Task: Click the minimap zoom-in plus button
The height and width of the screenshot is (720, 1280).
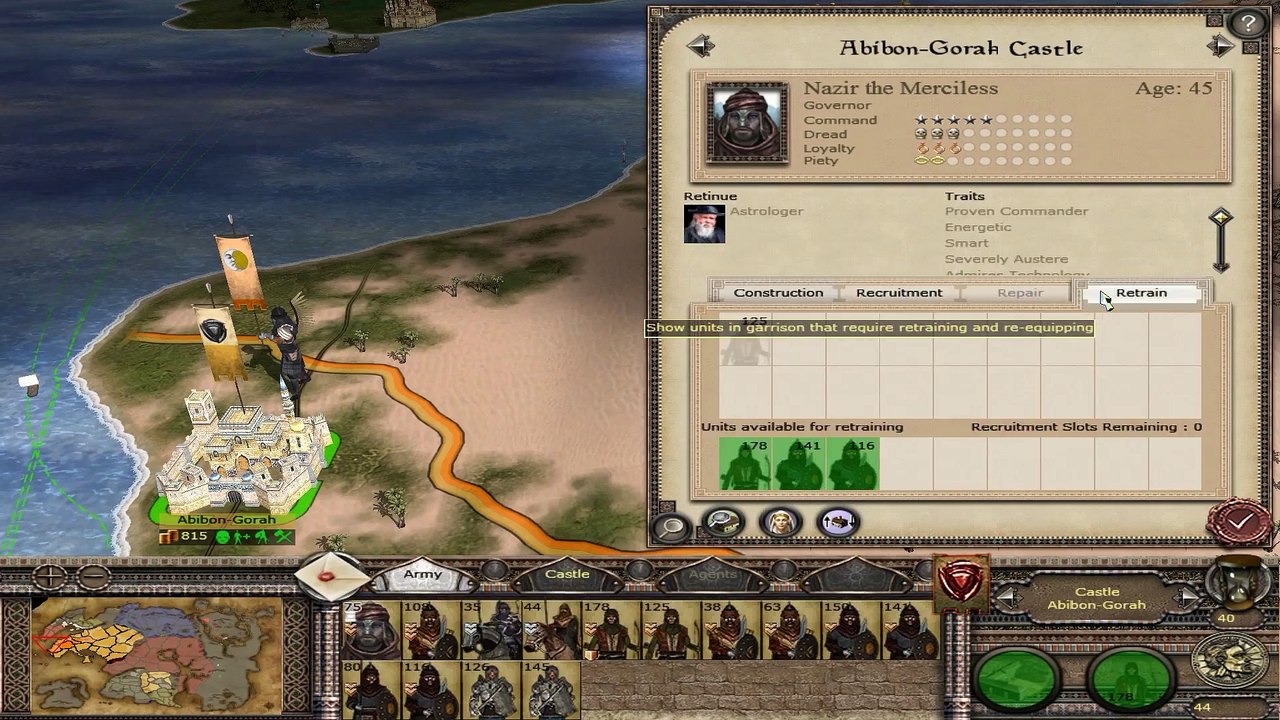Action: 50,576
